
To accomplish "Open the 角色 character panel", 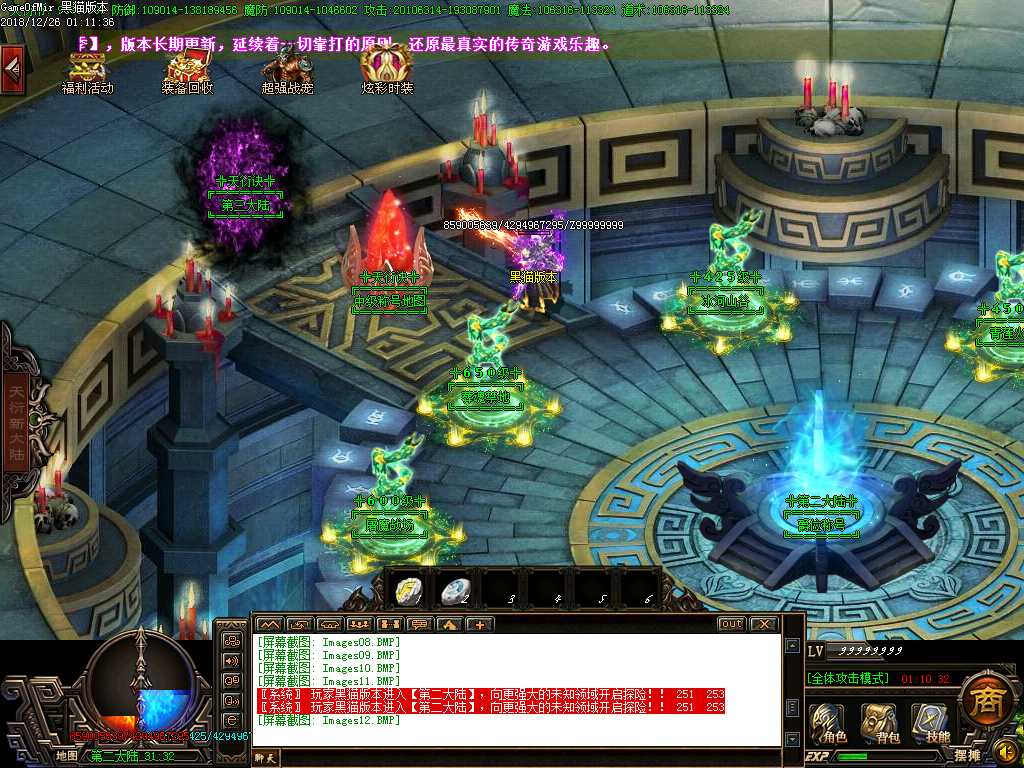I will (x=828, y=722).
